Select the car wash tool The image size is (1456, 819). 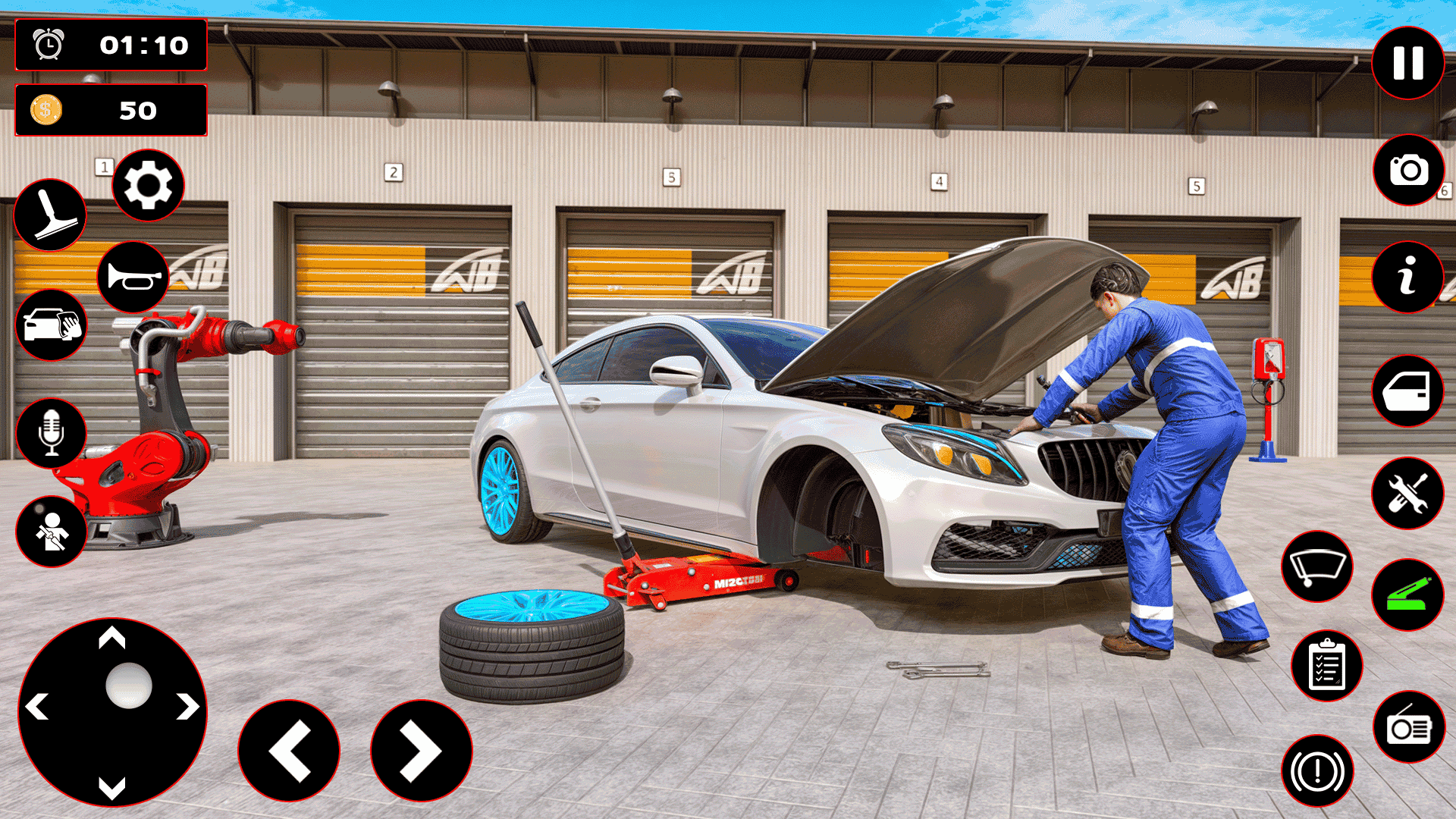click(x=51, y=326)
